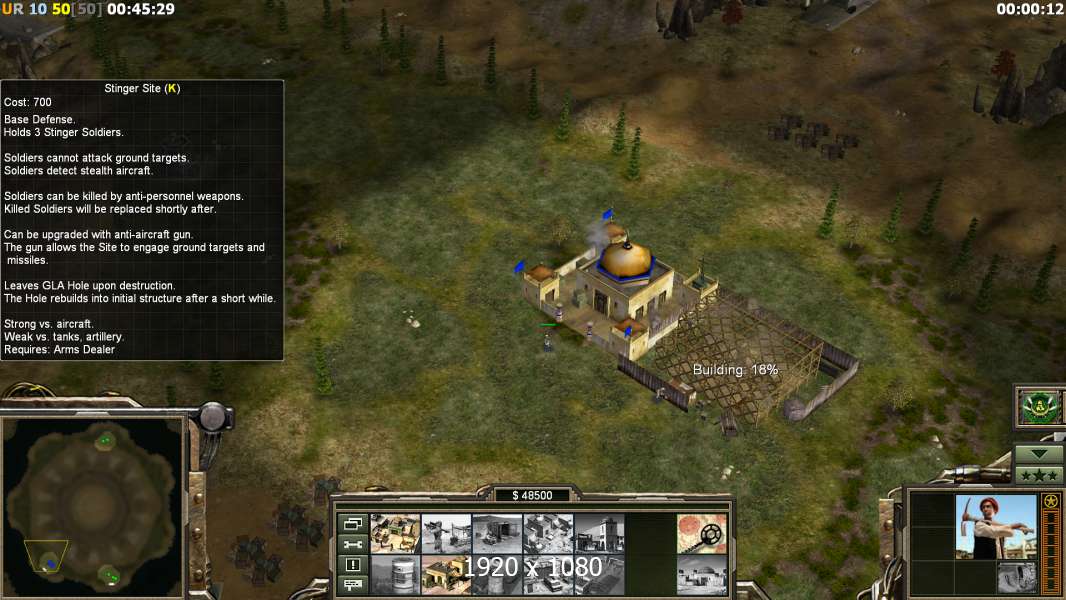This screenshot has width=1066, height=600.
Task: Open the GLA general's emblem button
Action: [1038, 406]
